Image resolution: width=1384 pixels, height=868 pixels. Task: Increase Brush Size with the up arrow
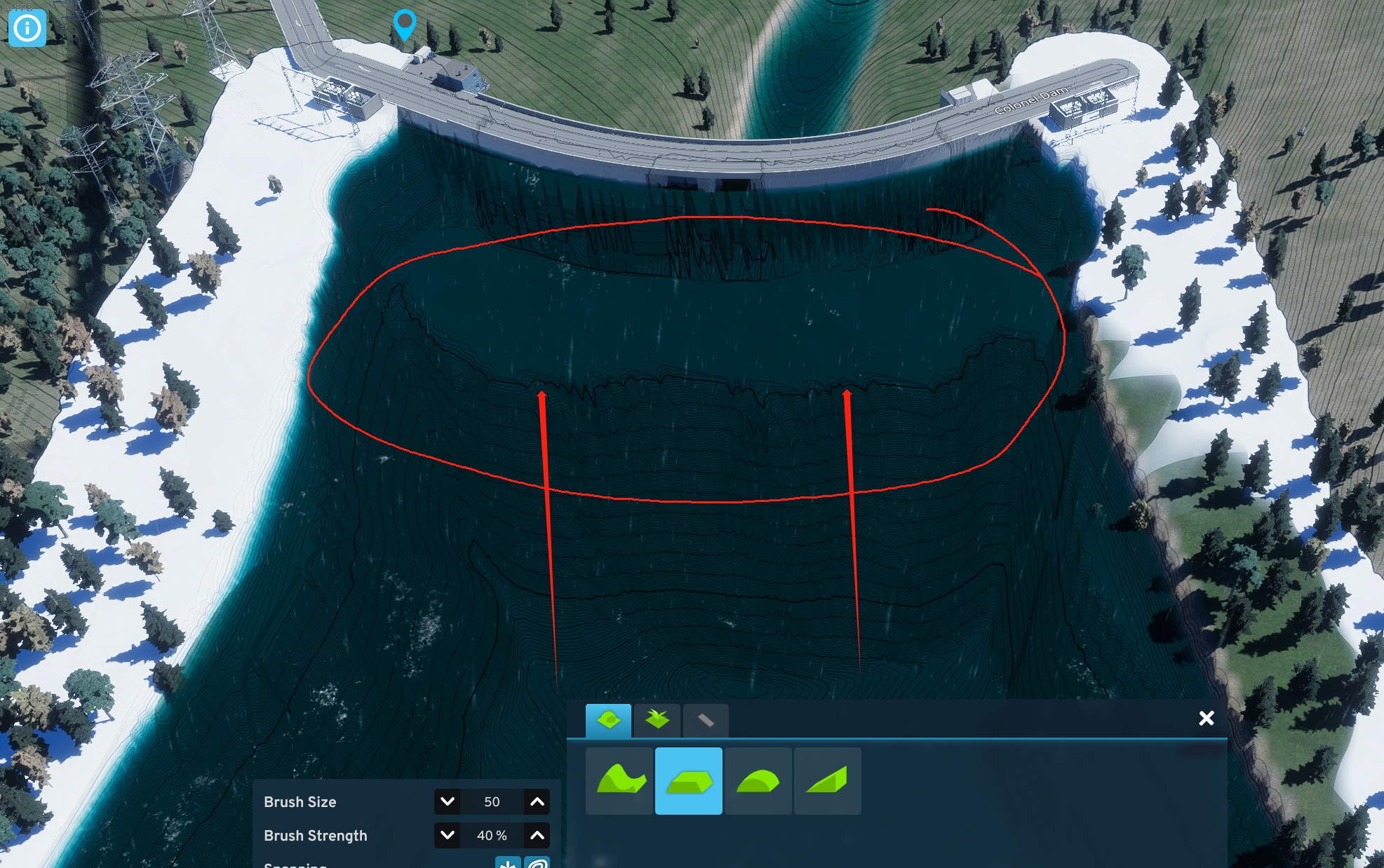537,802
